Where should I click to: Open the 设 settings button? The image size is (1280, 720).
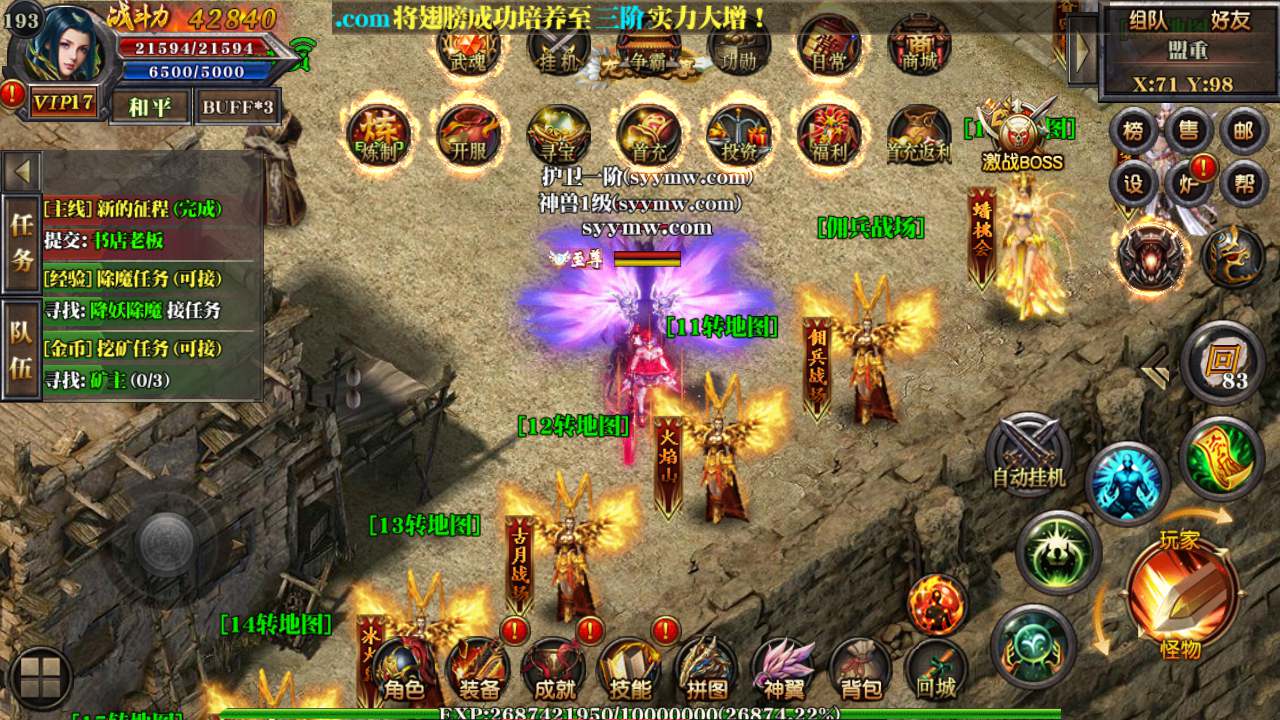[x=1133, y=183]
